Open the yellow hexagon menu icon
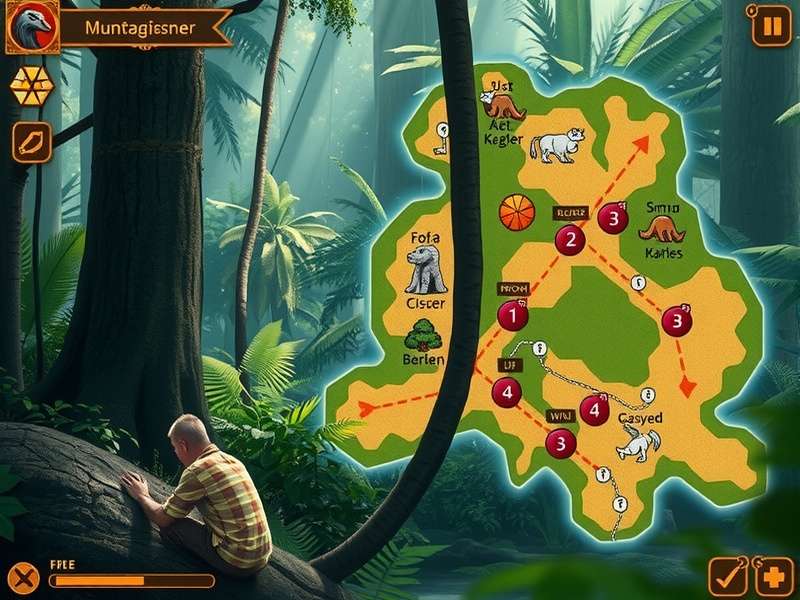Image resolution: width=800 pixels, height=600 pixels. 31,87
